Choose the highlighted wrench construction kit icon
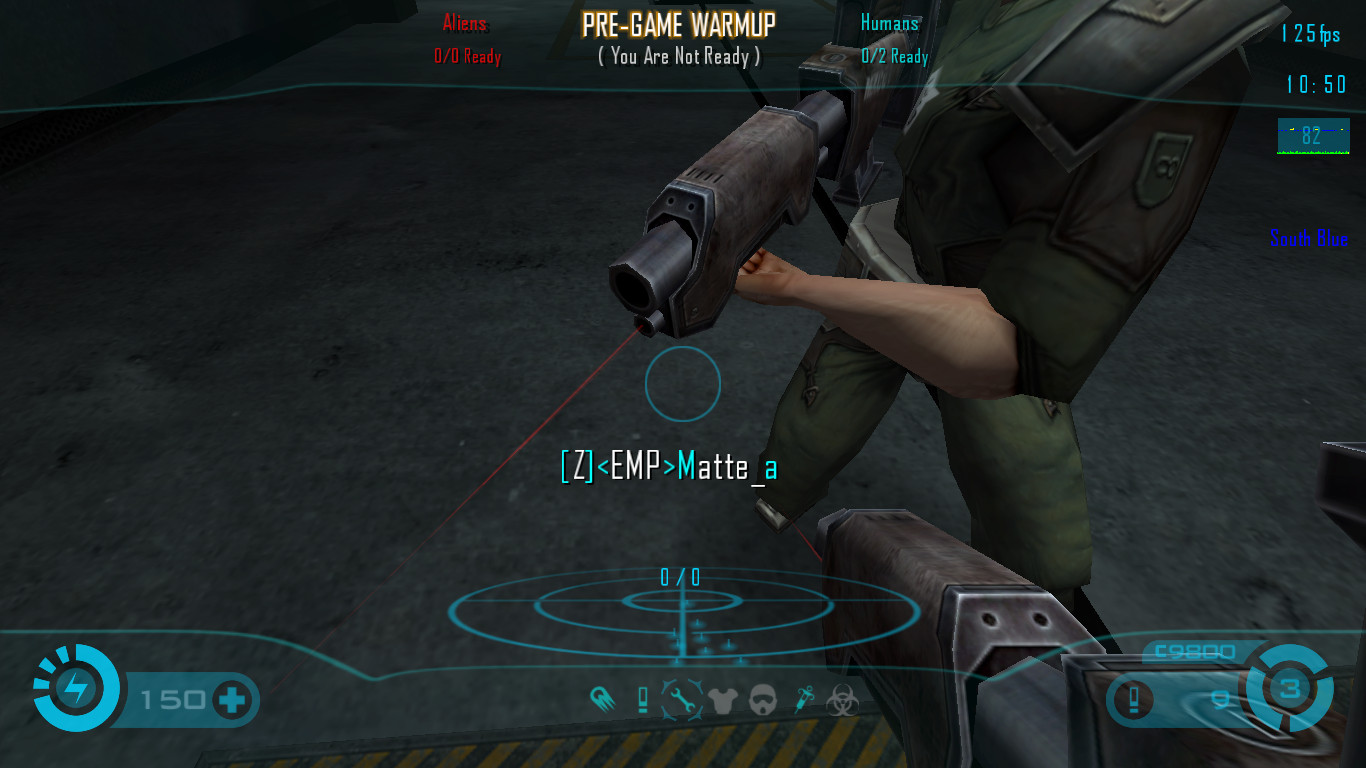Viewport: 1366px width, 768px height. pyautogui.click(x=682, y=699)
